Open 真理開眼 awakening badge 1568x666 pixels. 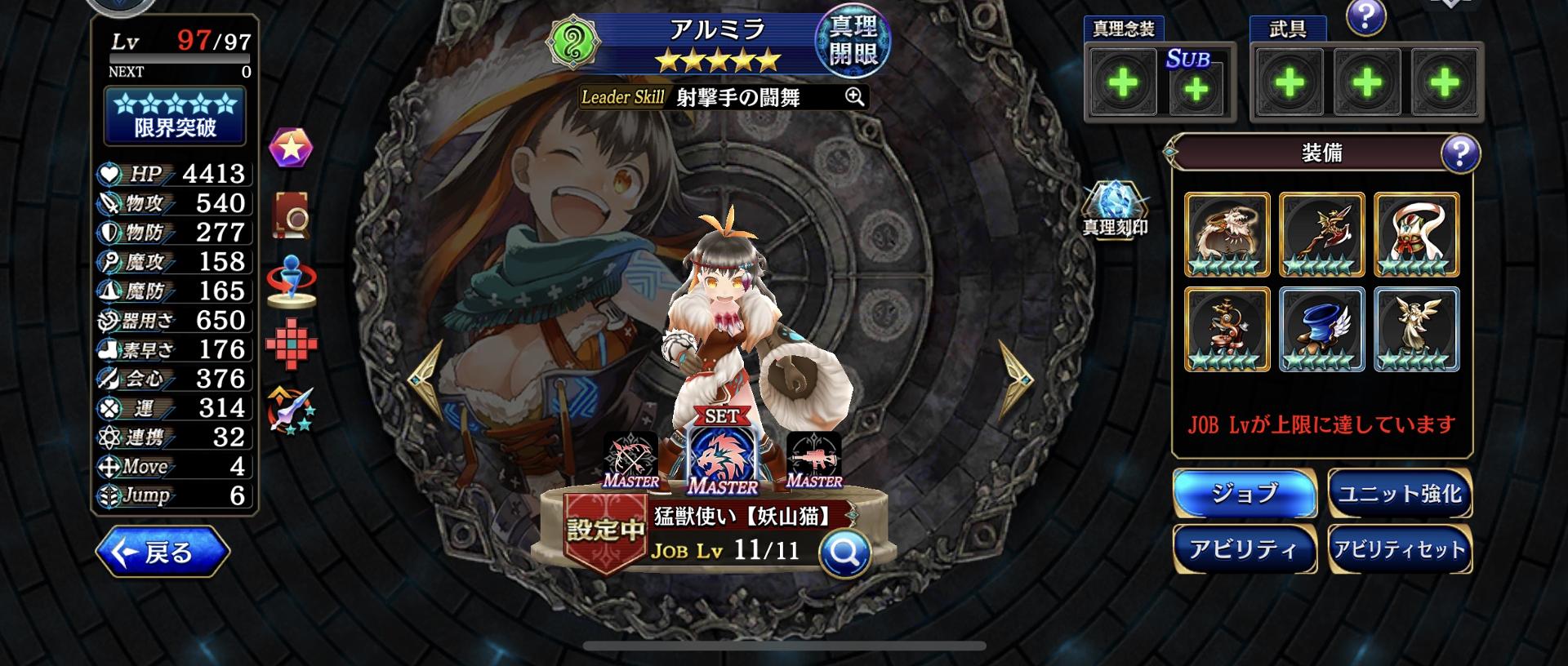pyautogui.click(x=853, y=41)
